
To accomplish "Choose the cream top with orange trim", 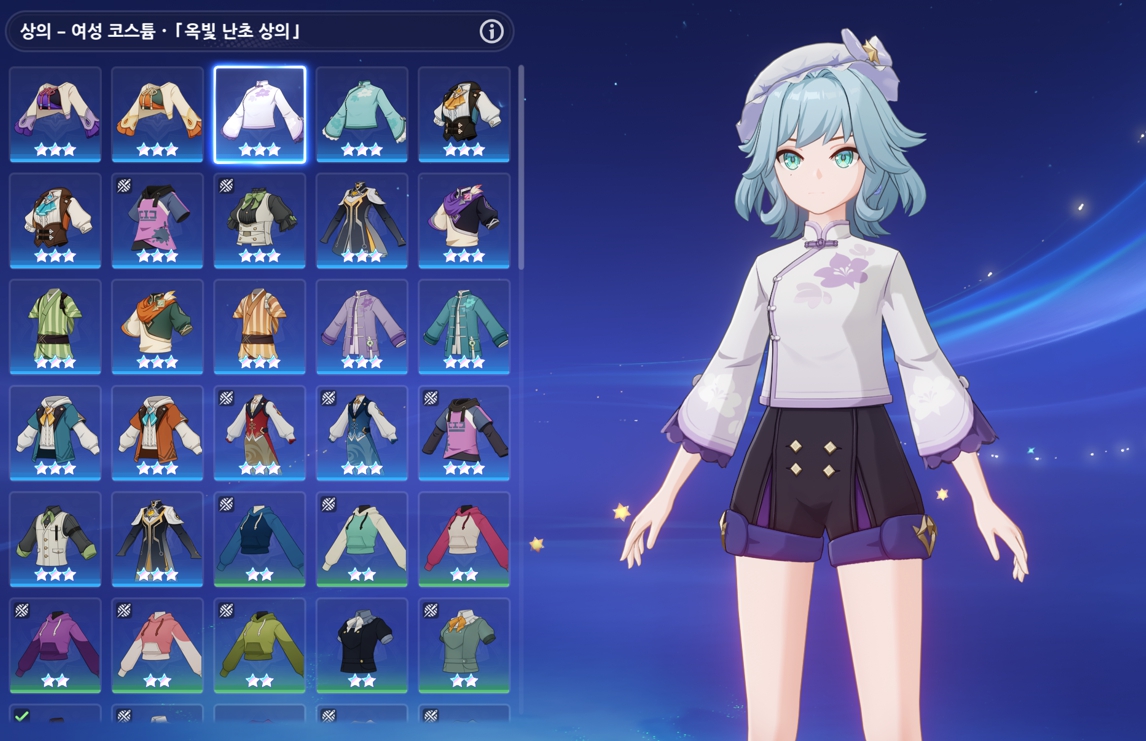I will 157,114.
